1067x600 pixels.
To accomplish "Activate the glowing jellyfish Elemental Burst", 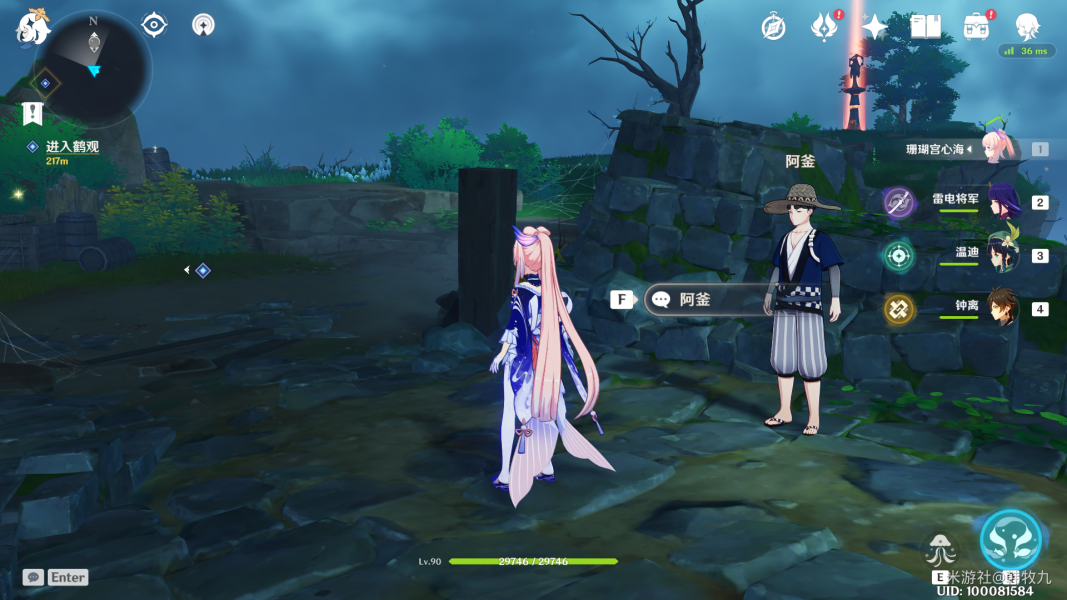I will point(1010,540).
